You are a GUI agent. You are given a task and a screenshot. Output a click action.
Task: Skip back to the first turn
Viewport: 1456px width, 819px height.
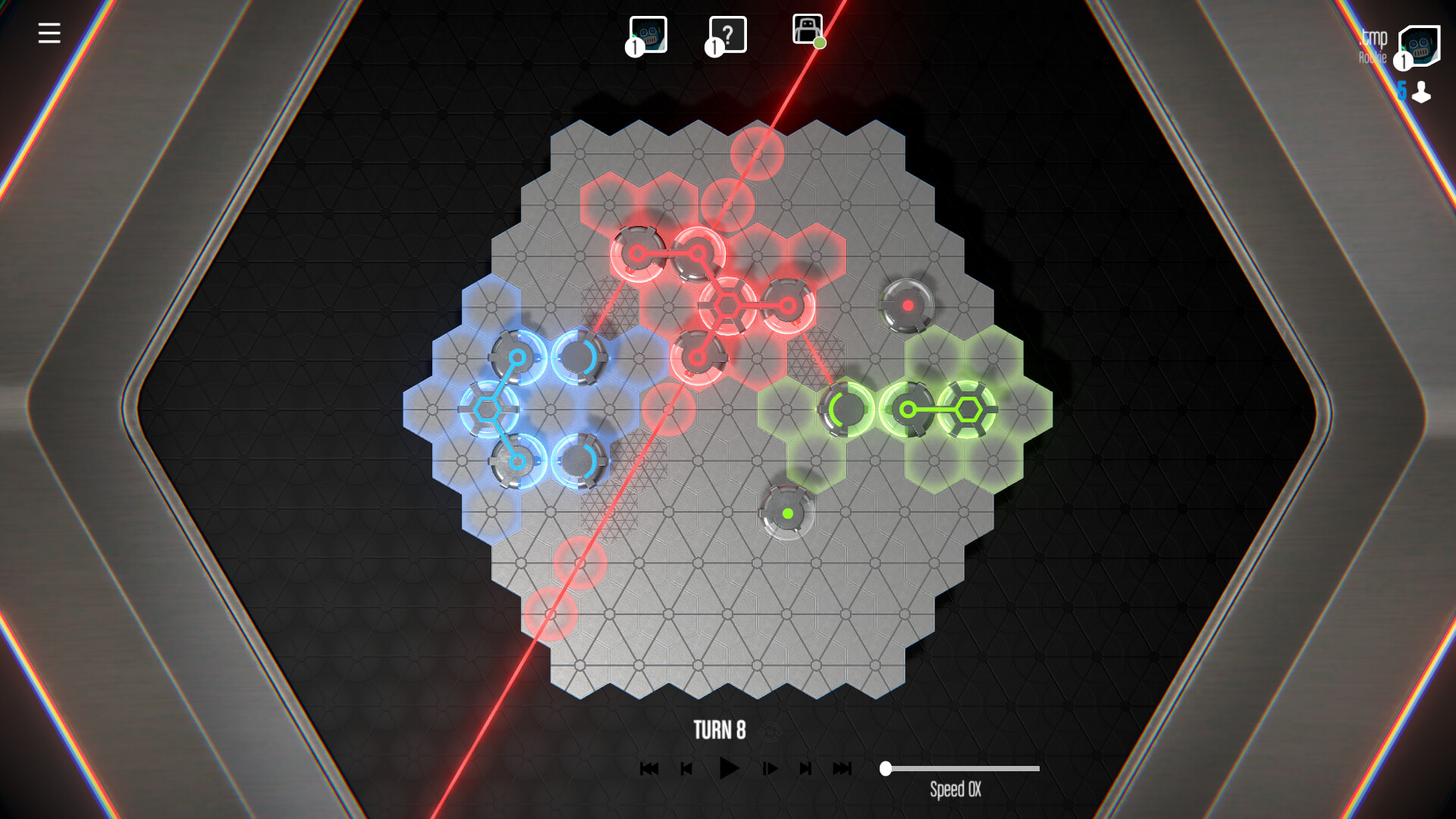[650, 767]
